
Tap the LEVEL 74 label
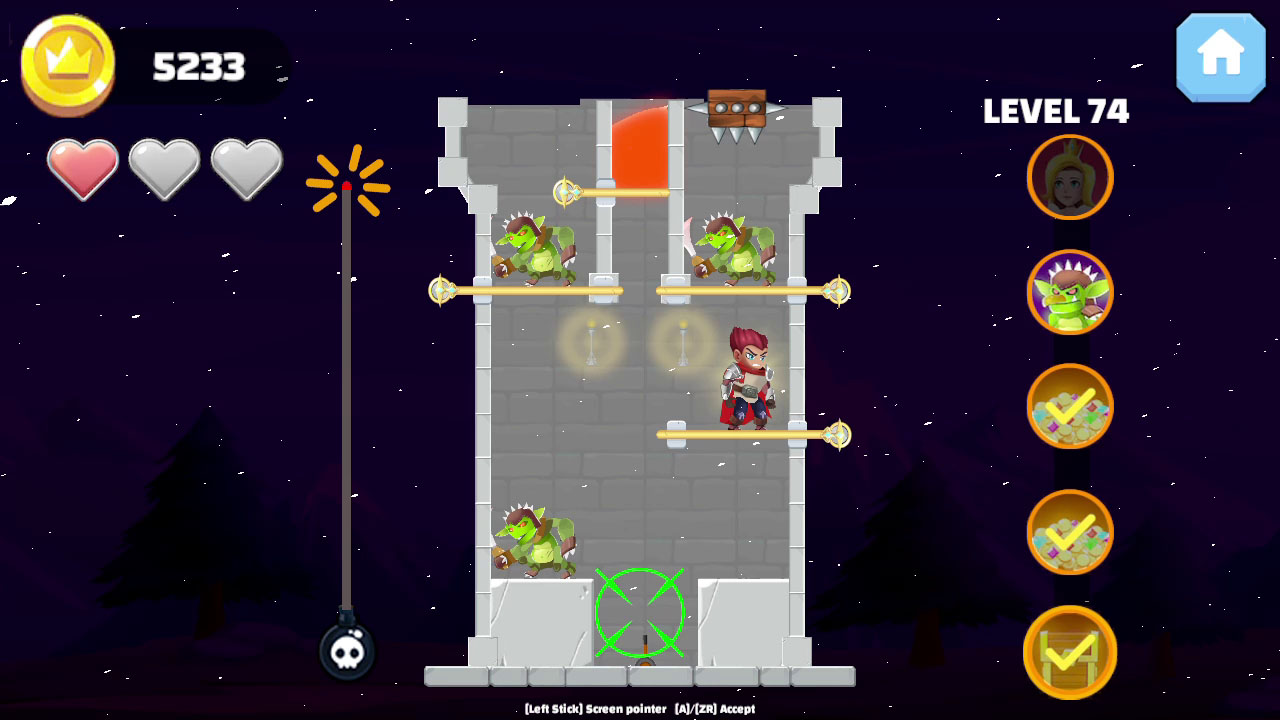pos(1055,112)
